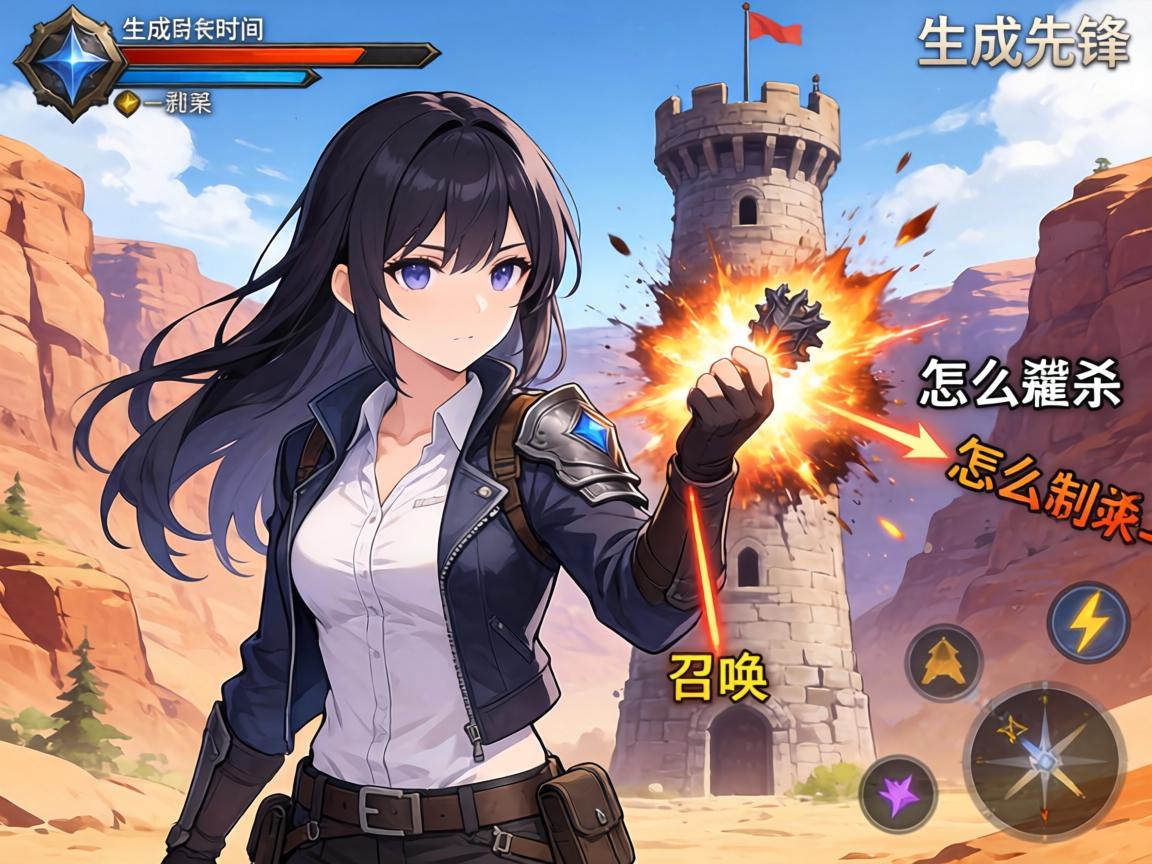Viewport: 1152px width, 864px height.
Task: Click the 生成先锋 title label
Action: tap(1023, 42)
